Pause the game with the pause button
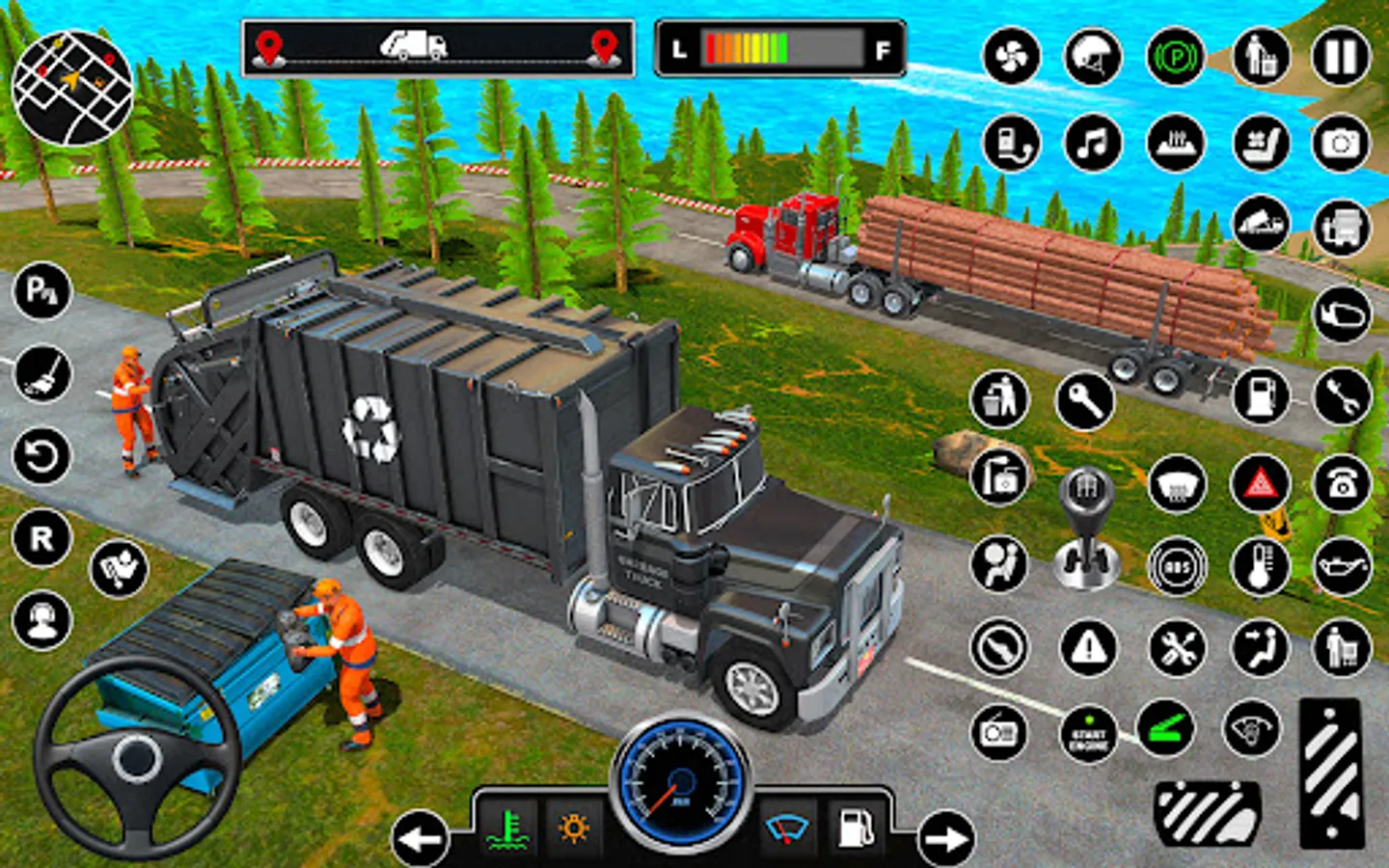Screen dimensions: 1389x868 coord(1341,57)
